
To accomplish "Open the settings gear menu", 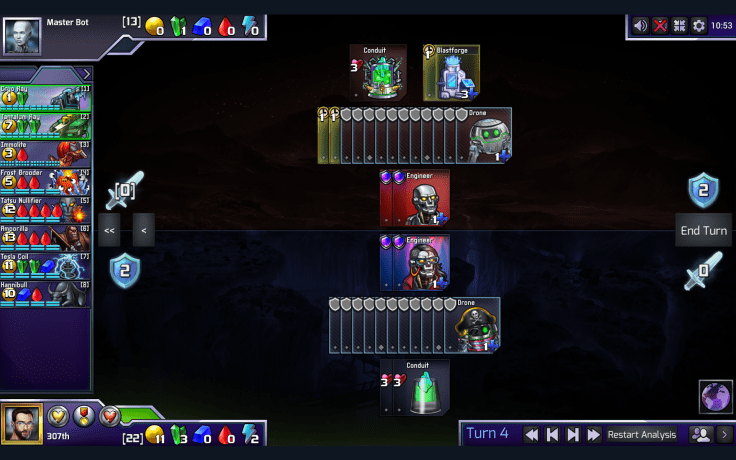I will pyautogui.click(x=698, y=25).
